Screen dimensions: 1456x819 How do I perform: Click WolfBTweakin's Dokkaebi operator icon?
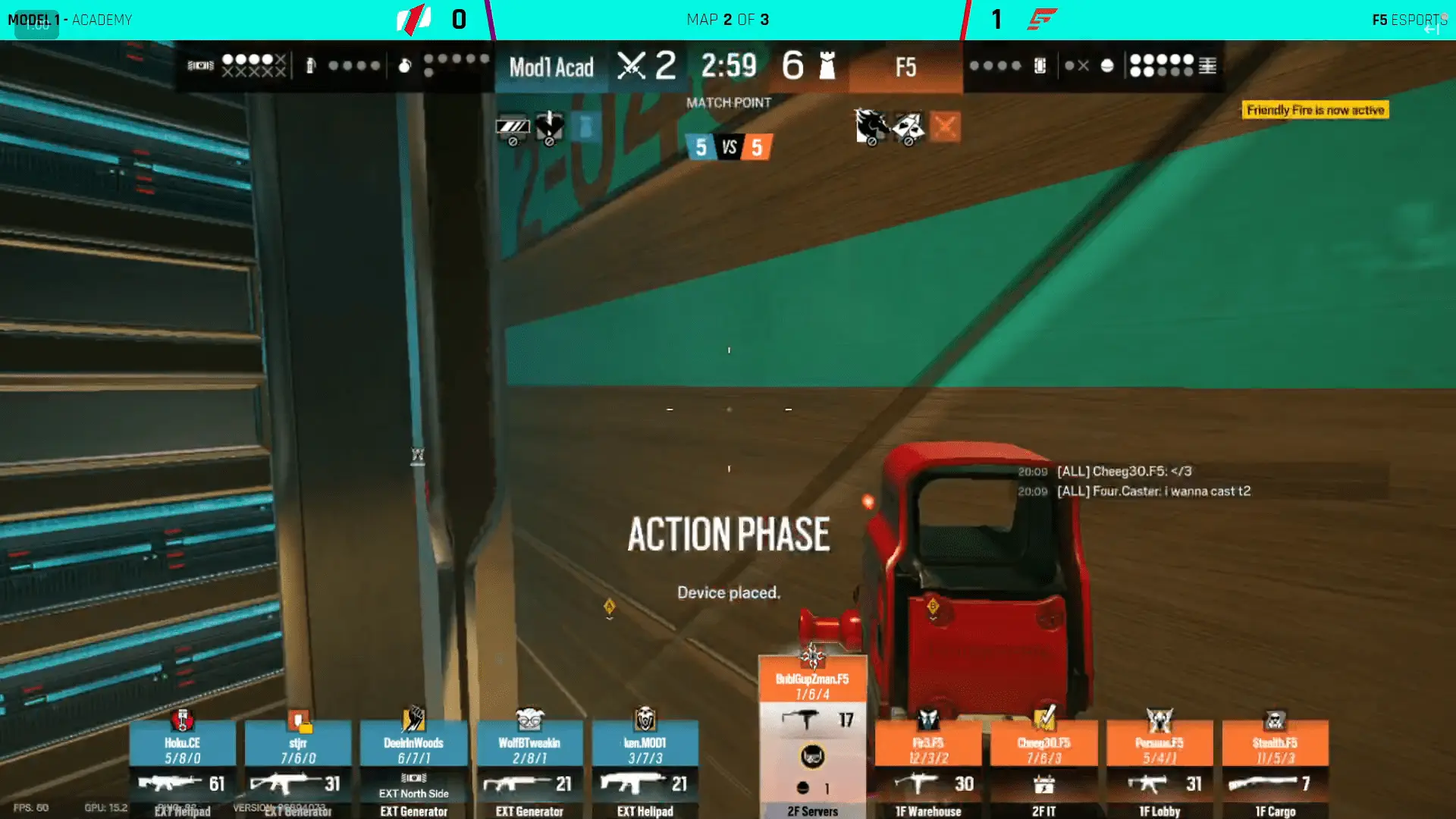coord(530,718)
